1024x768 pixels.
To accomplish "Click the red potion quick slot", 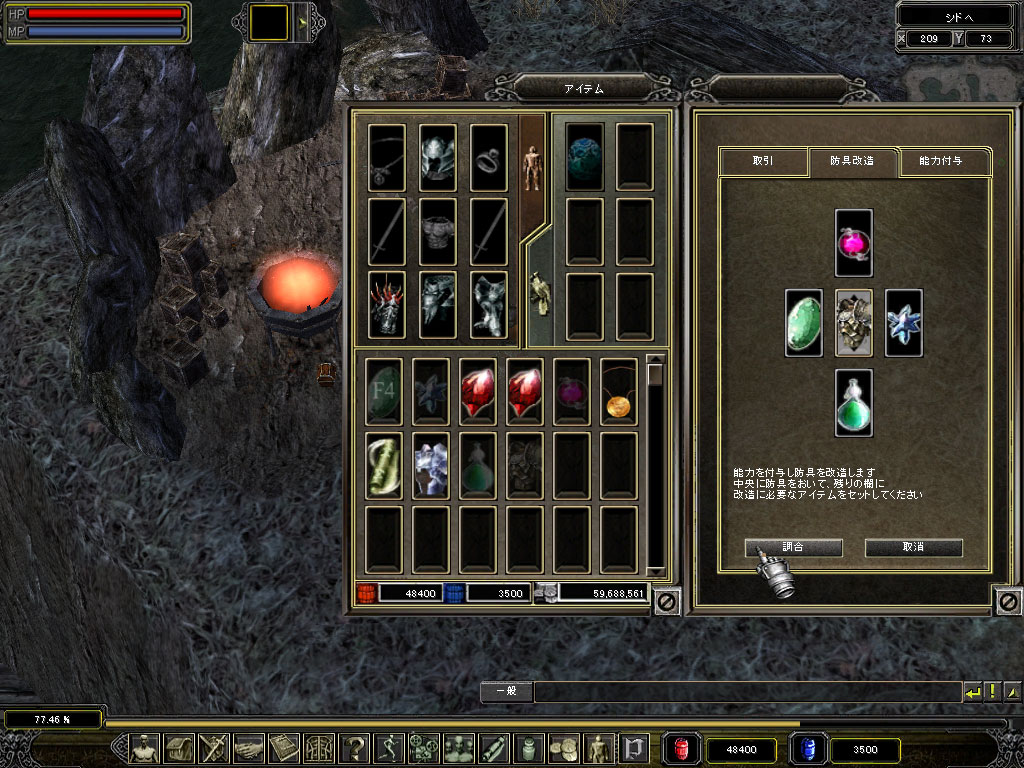I will pos(681,749).
